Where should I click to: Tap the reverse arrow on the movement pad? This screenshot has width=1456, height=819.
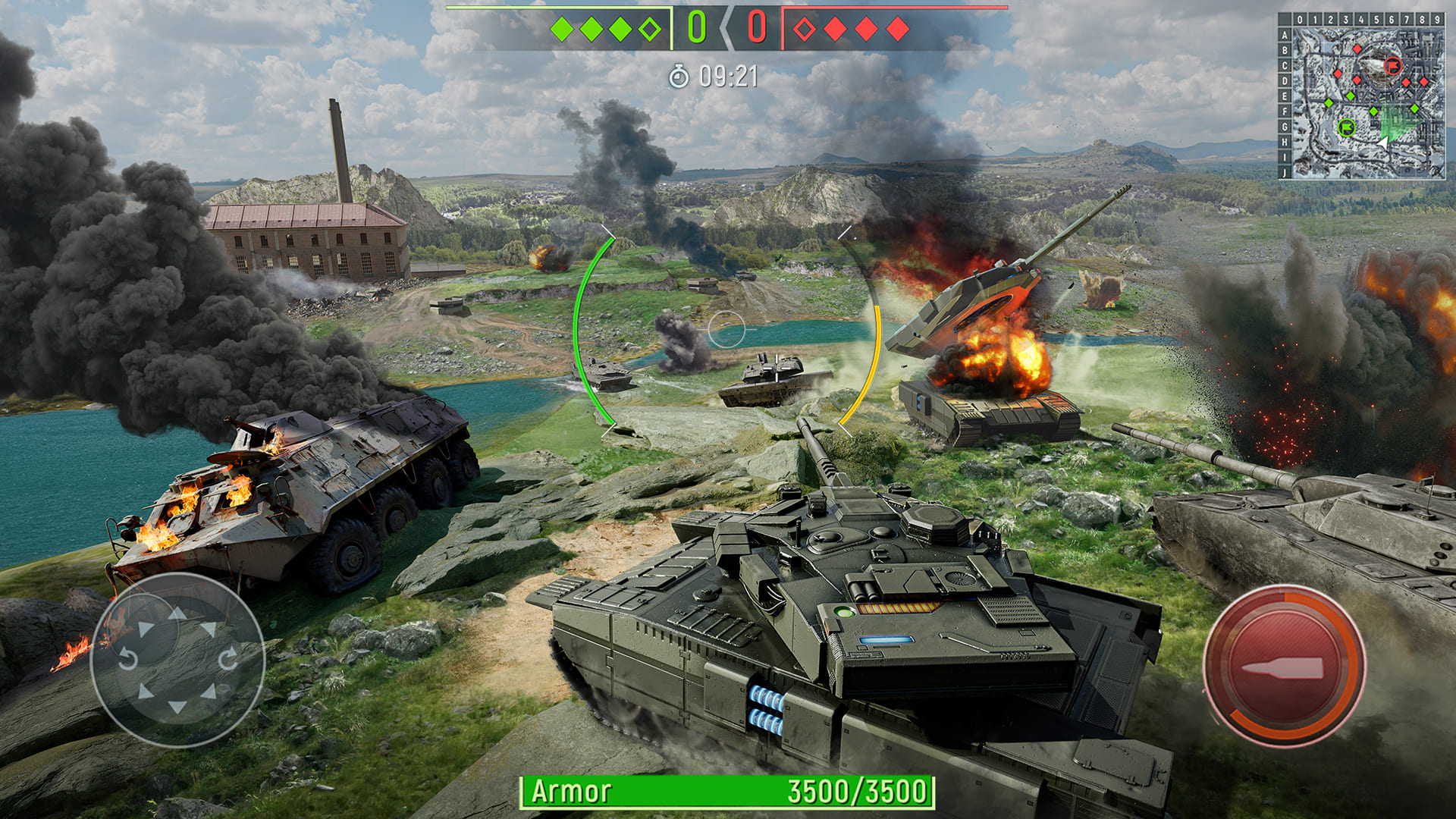point(177,705)
